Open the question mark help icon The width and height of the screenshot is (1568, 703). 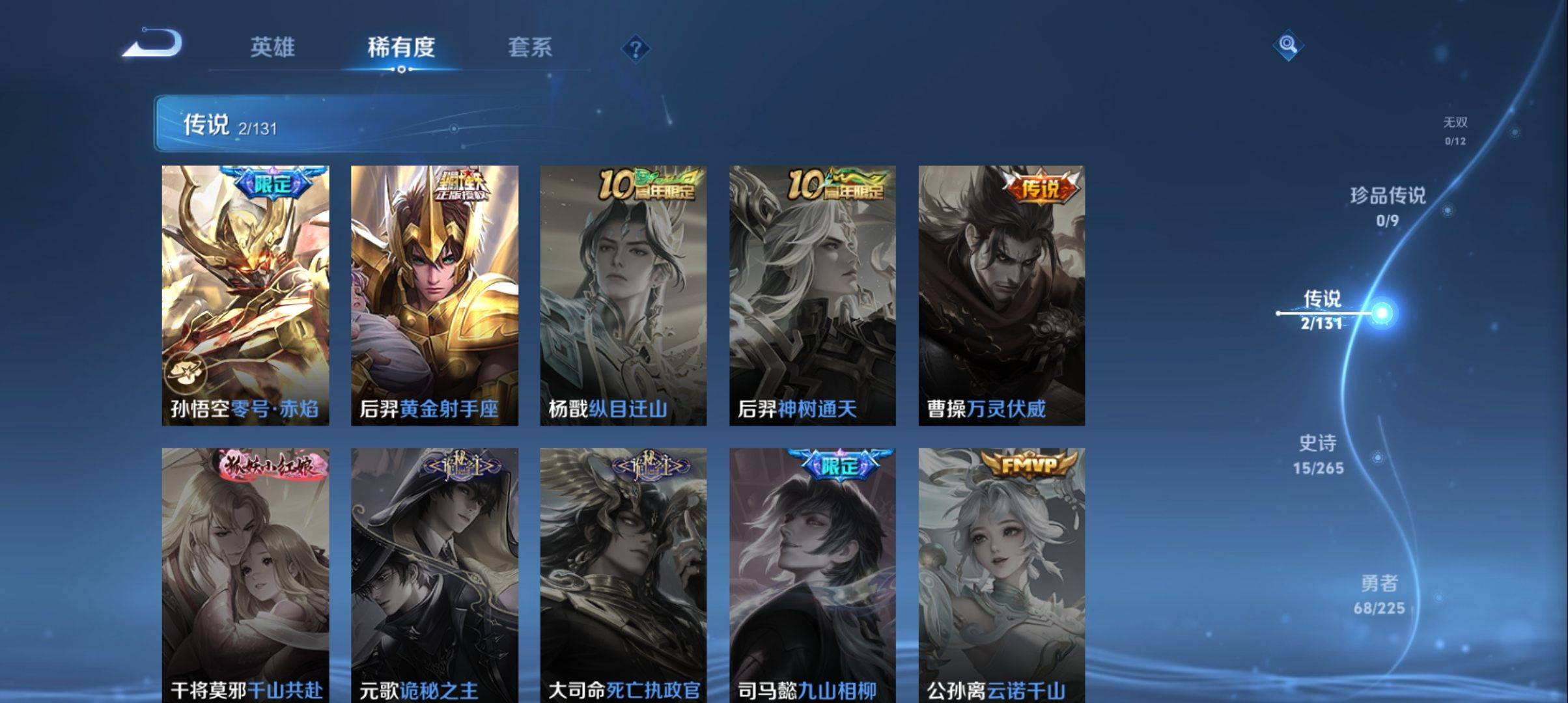pos(636,49)
